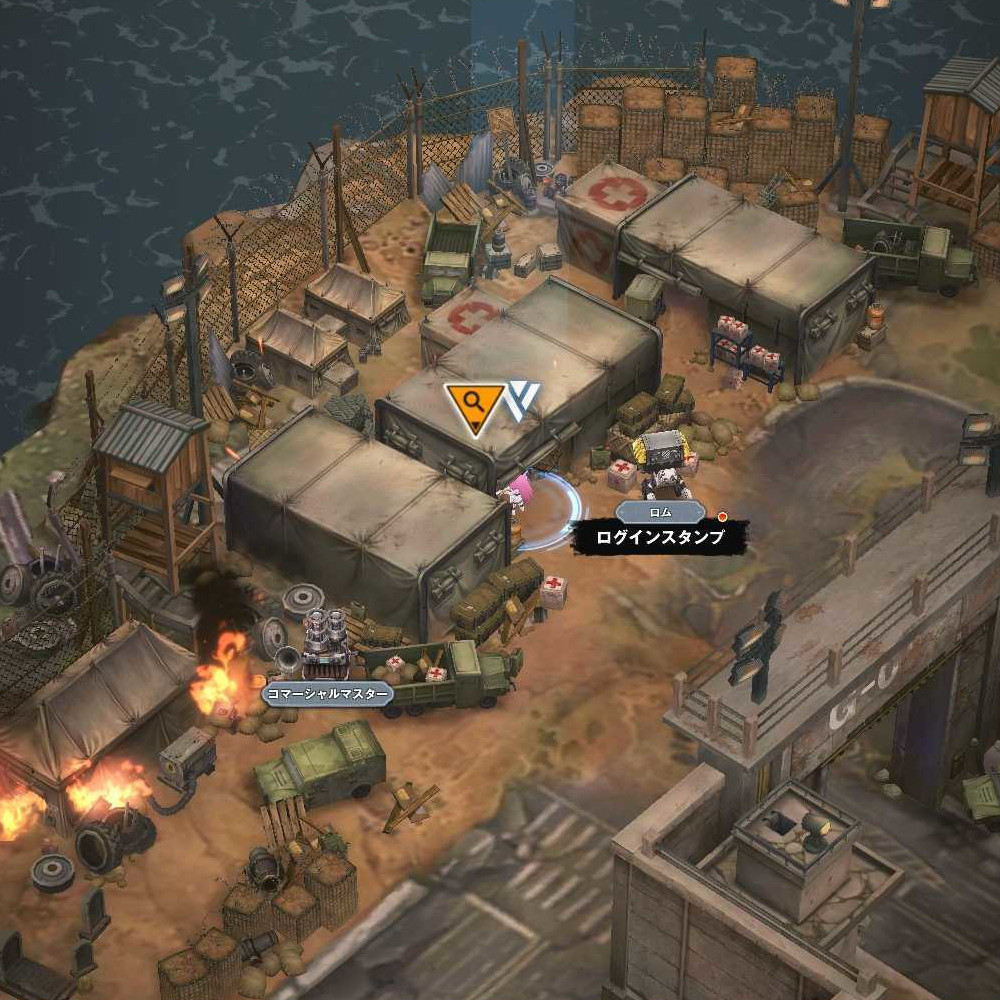
Task: Select the コマーシャルマスター name label
Action: [x=327, y=693]
